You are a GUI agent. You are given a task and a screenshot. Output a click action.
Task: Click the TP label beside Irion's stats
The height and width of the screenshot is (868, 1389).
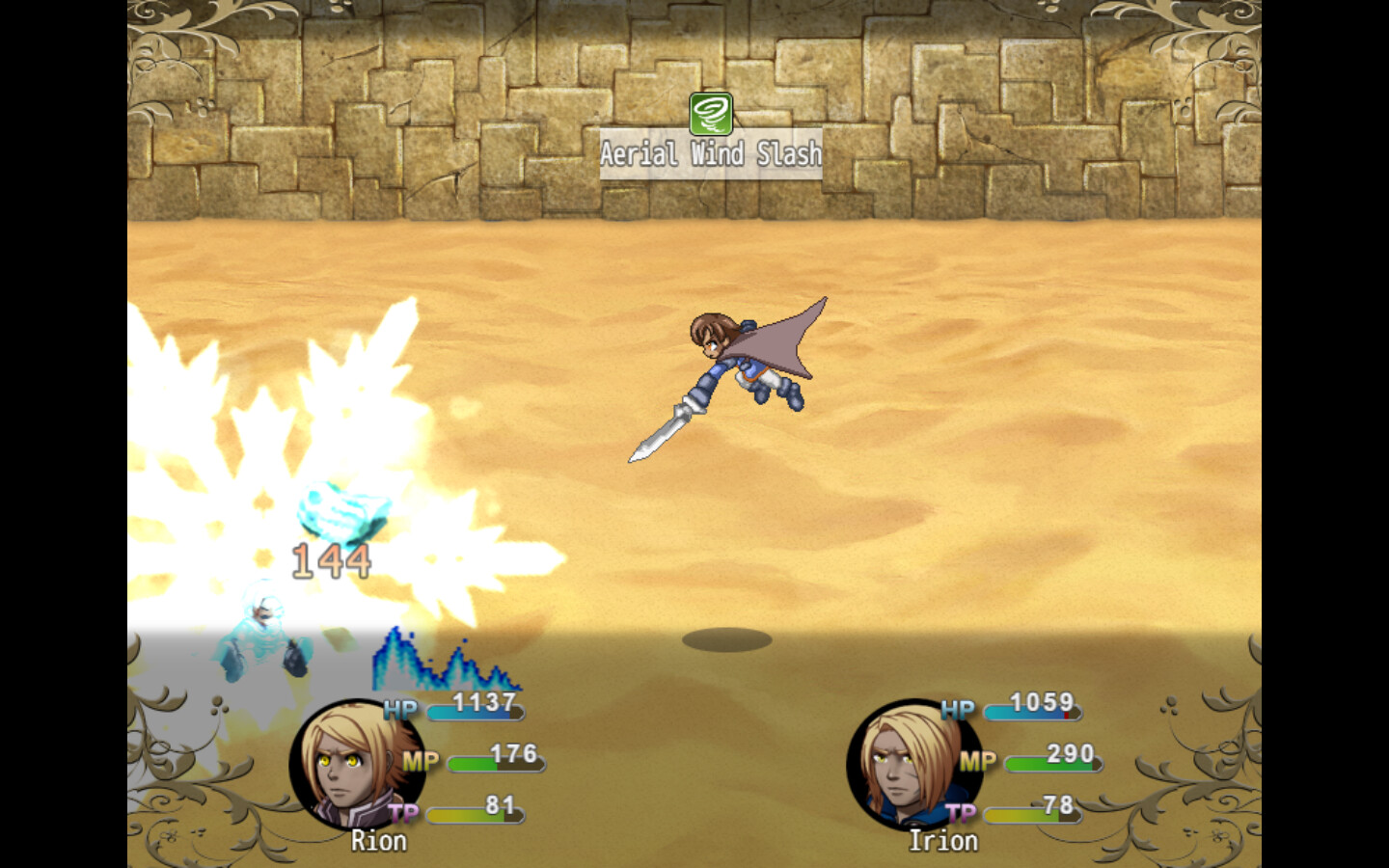(961, 813)
